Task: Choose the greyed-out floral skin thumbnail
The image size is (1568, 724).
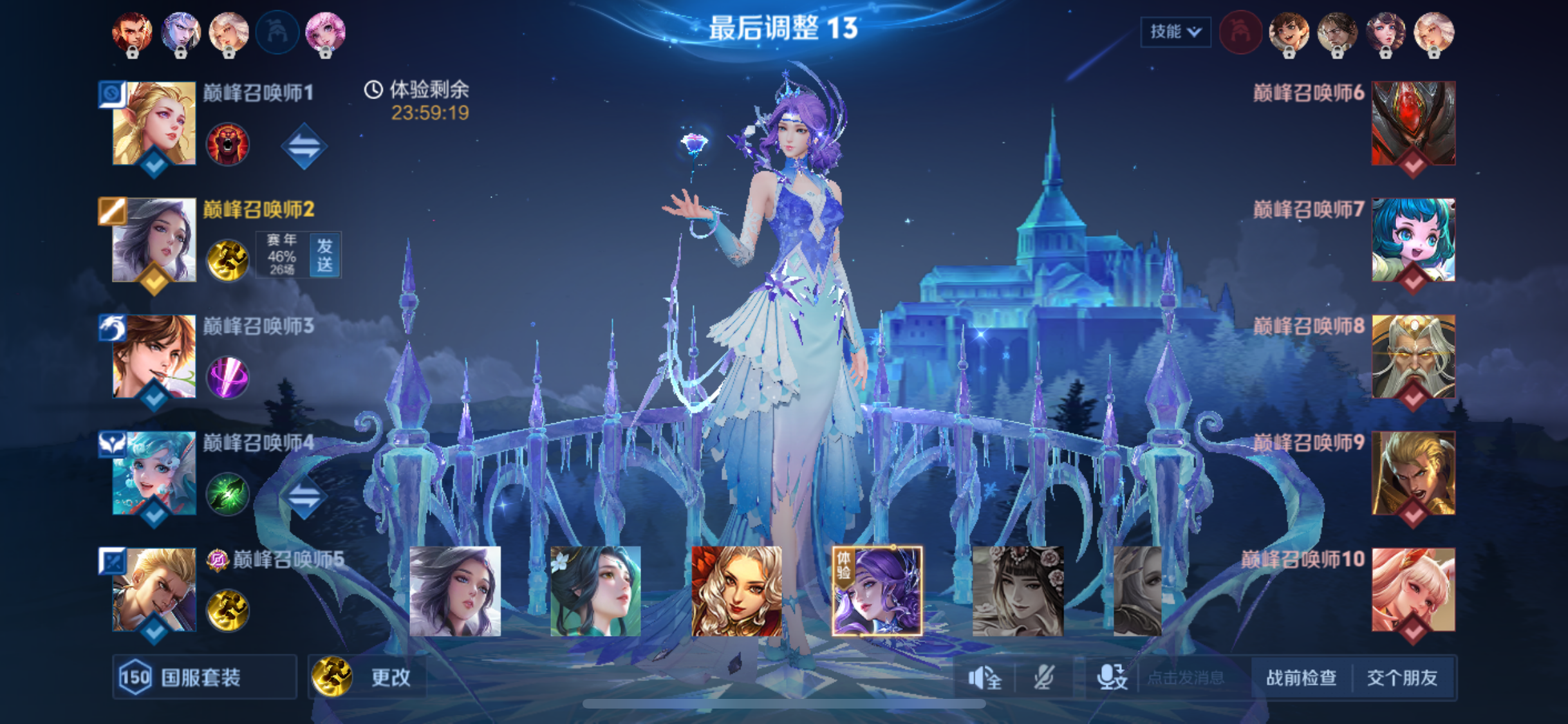Action: point(1018,591)
